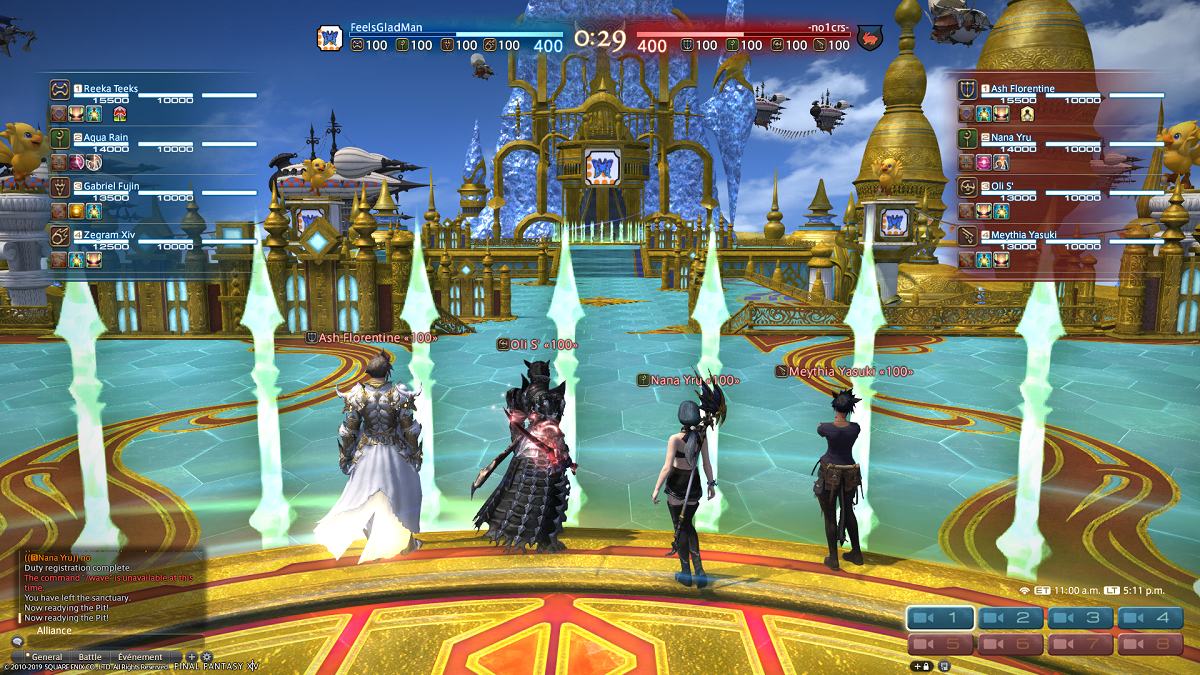Open chat mode speech bubble icon
This screenshot has height=675, width=1200.
click(17, 642)
